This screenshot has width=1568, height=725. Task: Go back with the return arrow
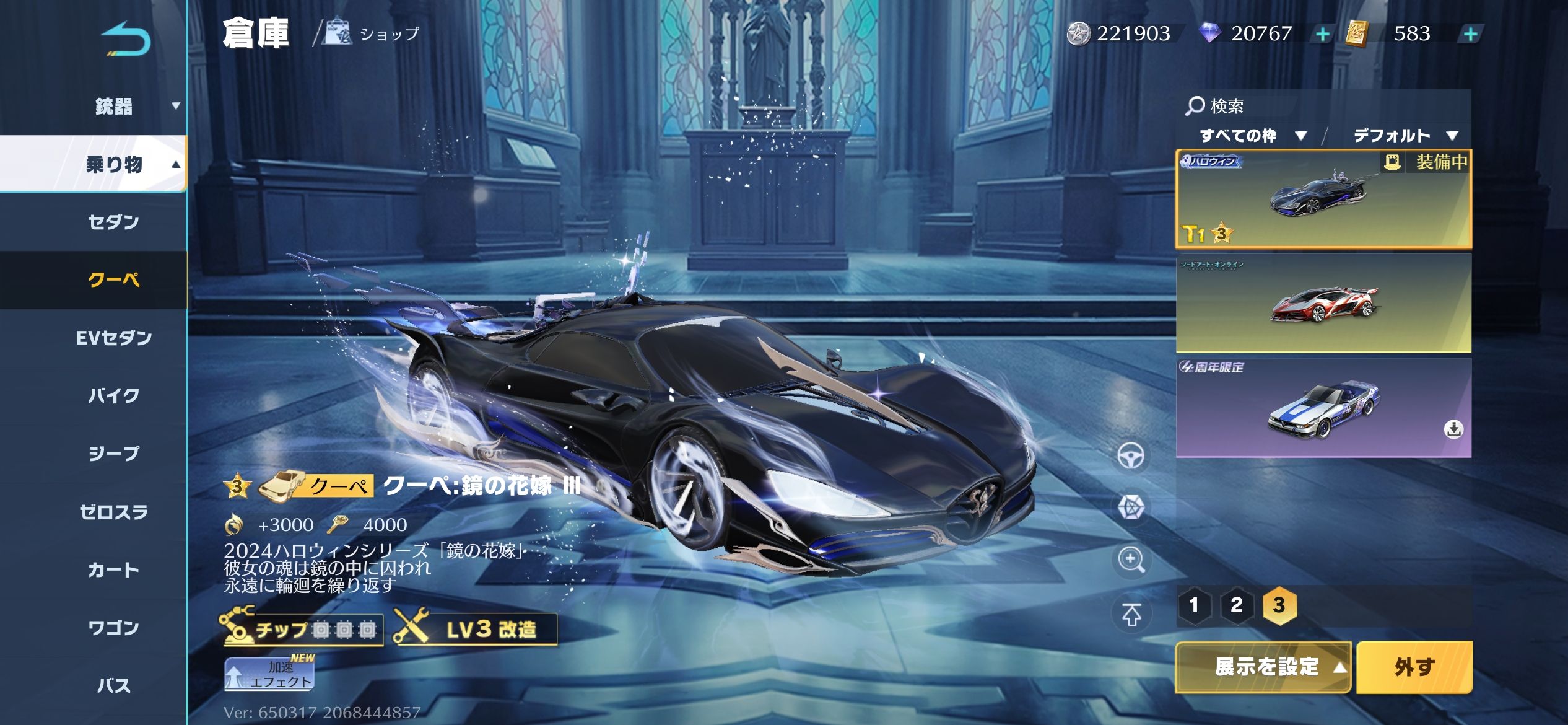point(126,40)
